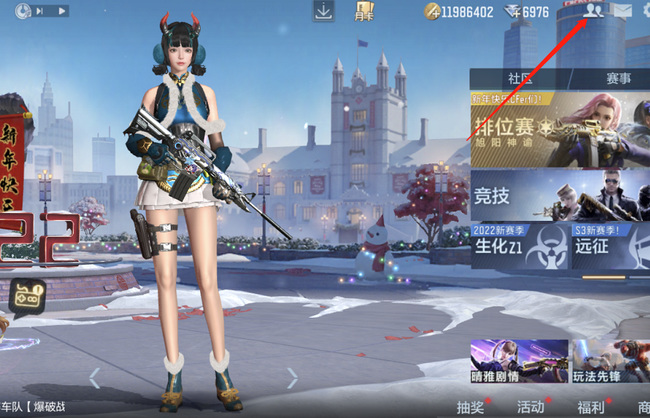Show the previous character with left arrow

point(95,378)
